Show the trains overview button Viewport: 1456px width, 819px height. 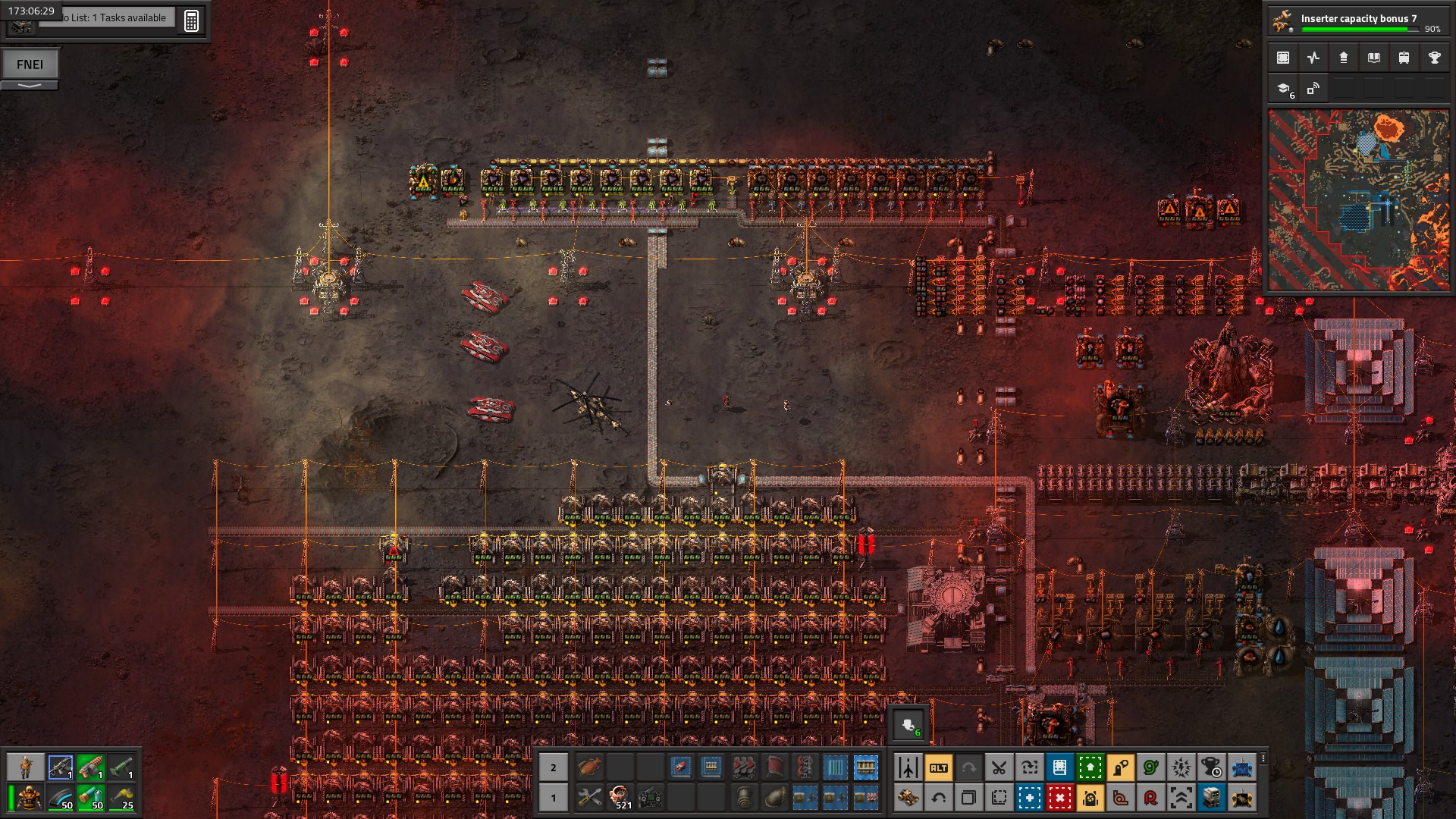pyautogui.click(x=1404, y=58)
